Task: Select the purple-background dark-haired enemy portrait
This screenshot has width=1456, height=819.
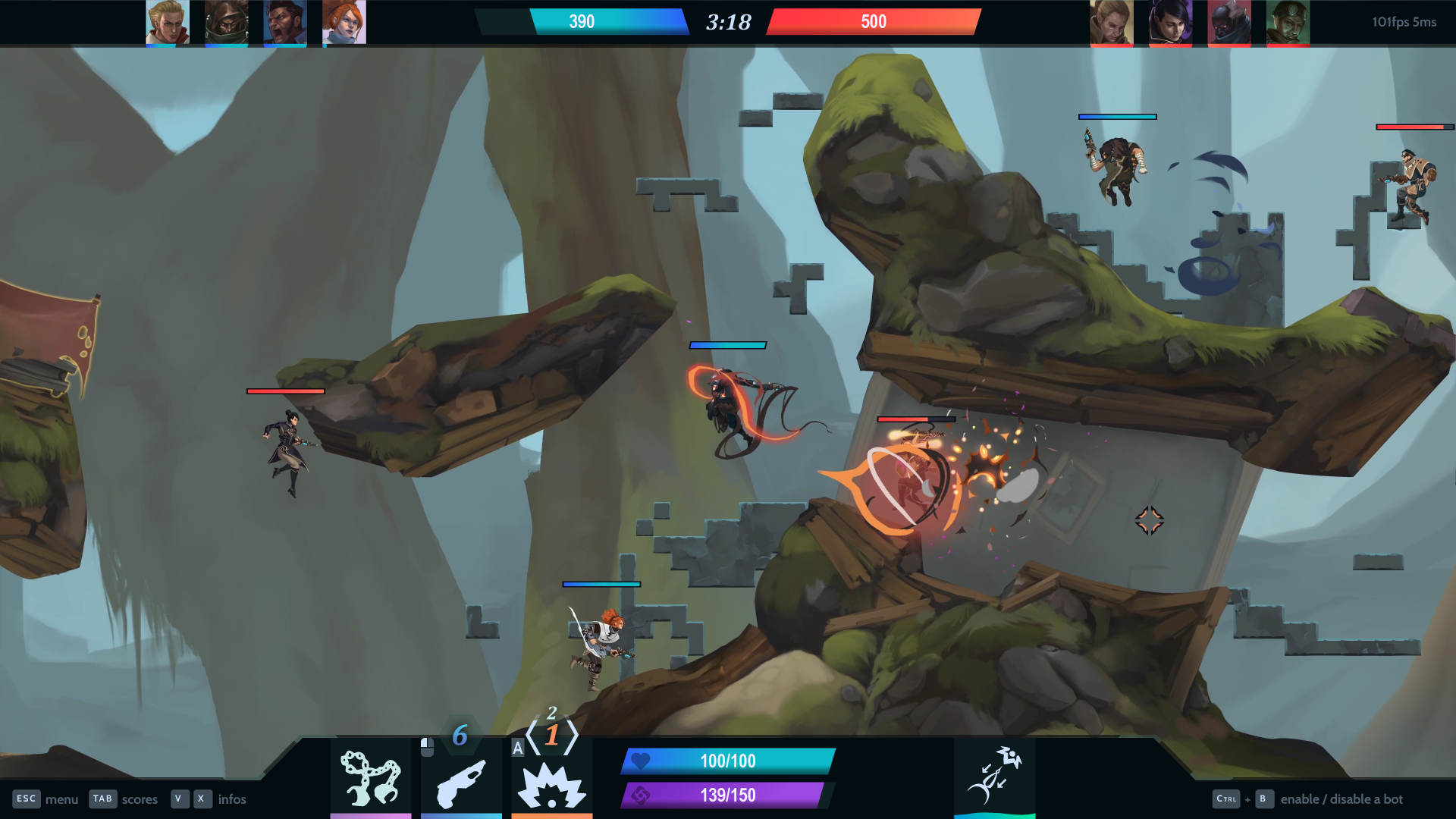Action: point(1170,22)
